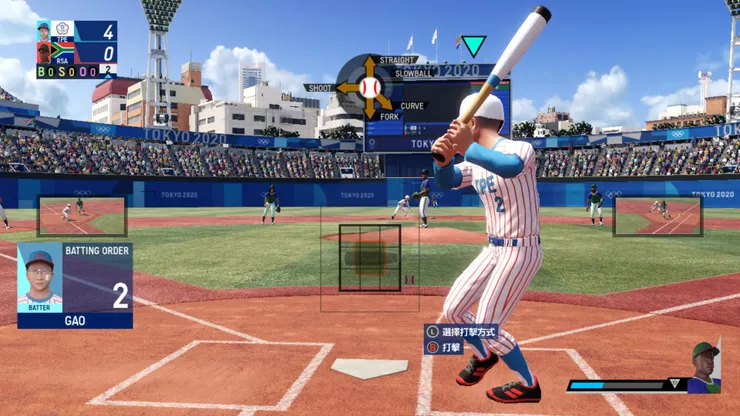Choose the SLOWBALL pitch label
This screenshot has width=740, height=416.
pyautogui.click(x=413, y=73)
